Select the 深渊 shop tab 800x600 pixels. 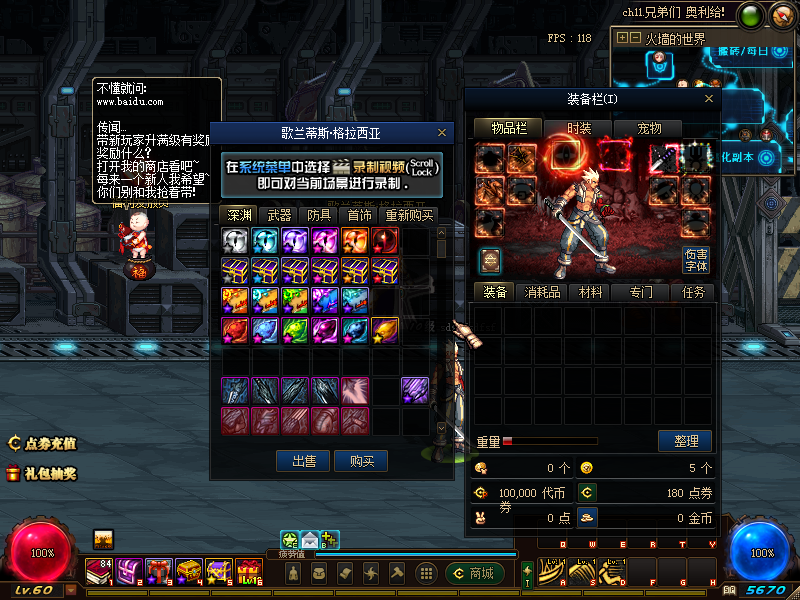239,215
